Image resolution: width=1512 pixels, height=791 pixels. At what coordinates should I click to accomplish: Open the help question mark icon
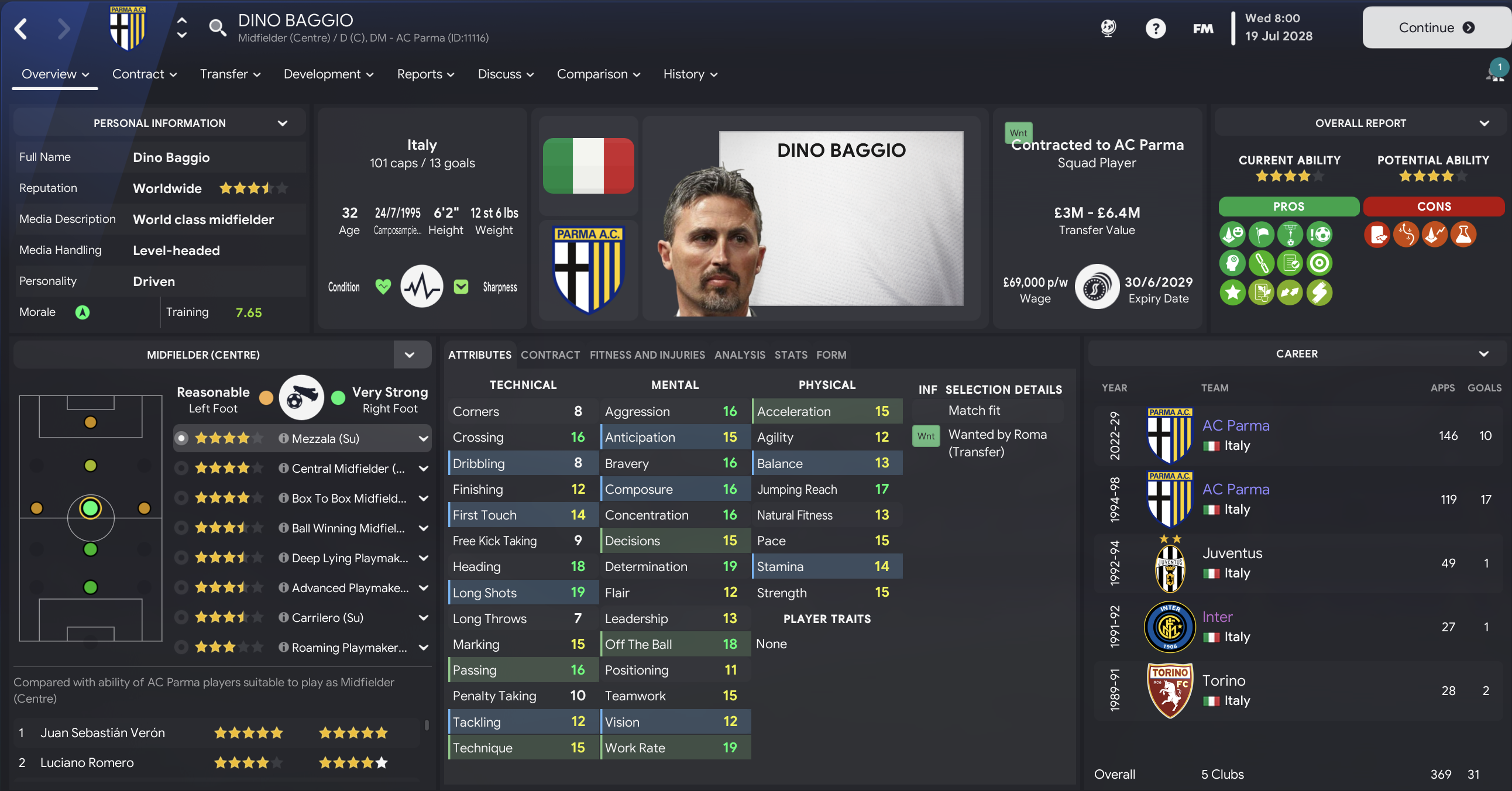[x=1155, y=28]
